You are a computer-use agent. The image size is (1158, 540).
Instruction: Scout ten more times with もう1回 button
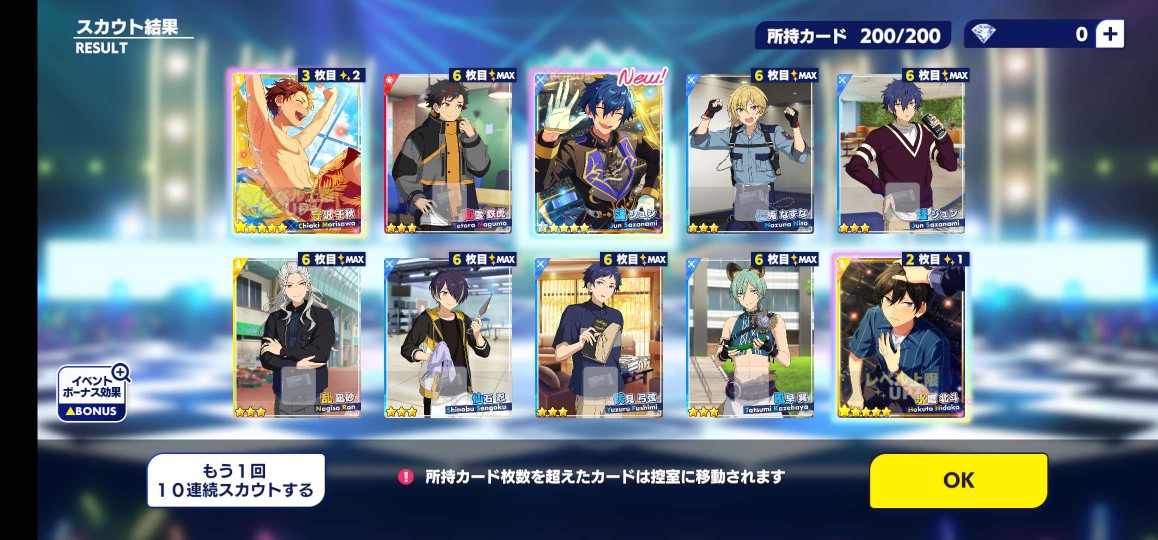tap(236, 480)
